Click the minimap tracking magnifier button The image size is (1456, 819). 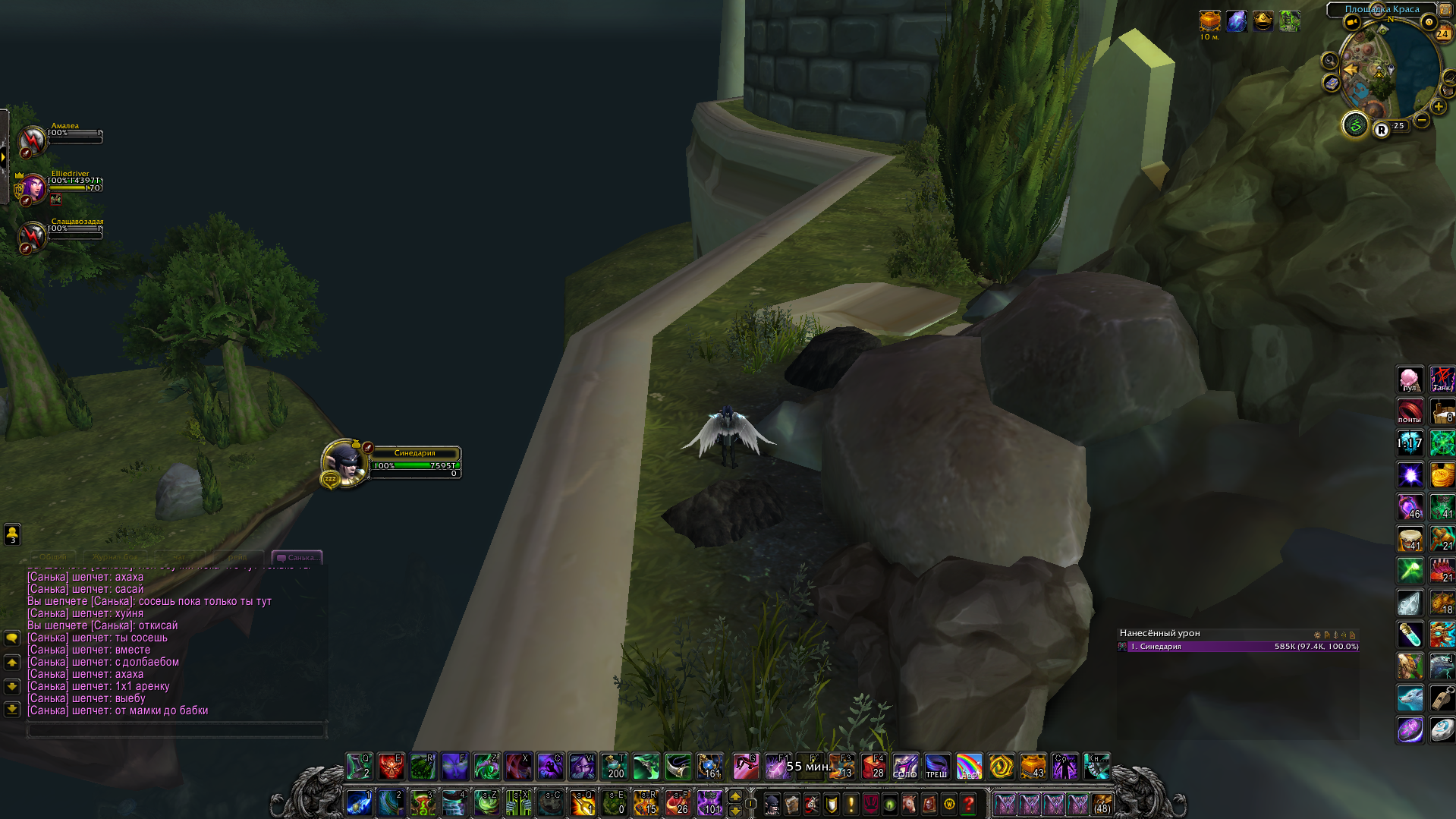(1329, 61)
